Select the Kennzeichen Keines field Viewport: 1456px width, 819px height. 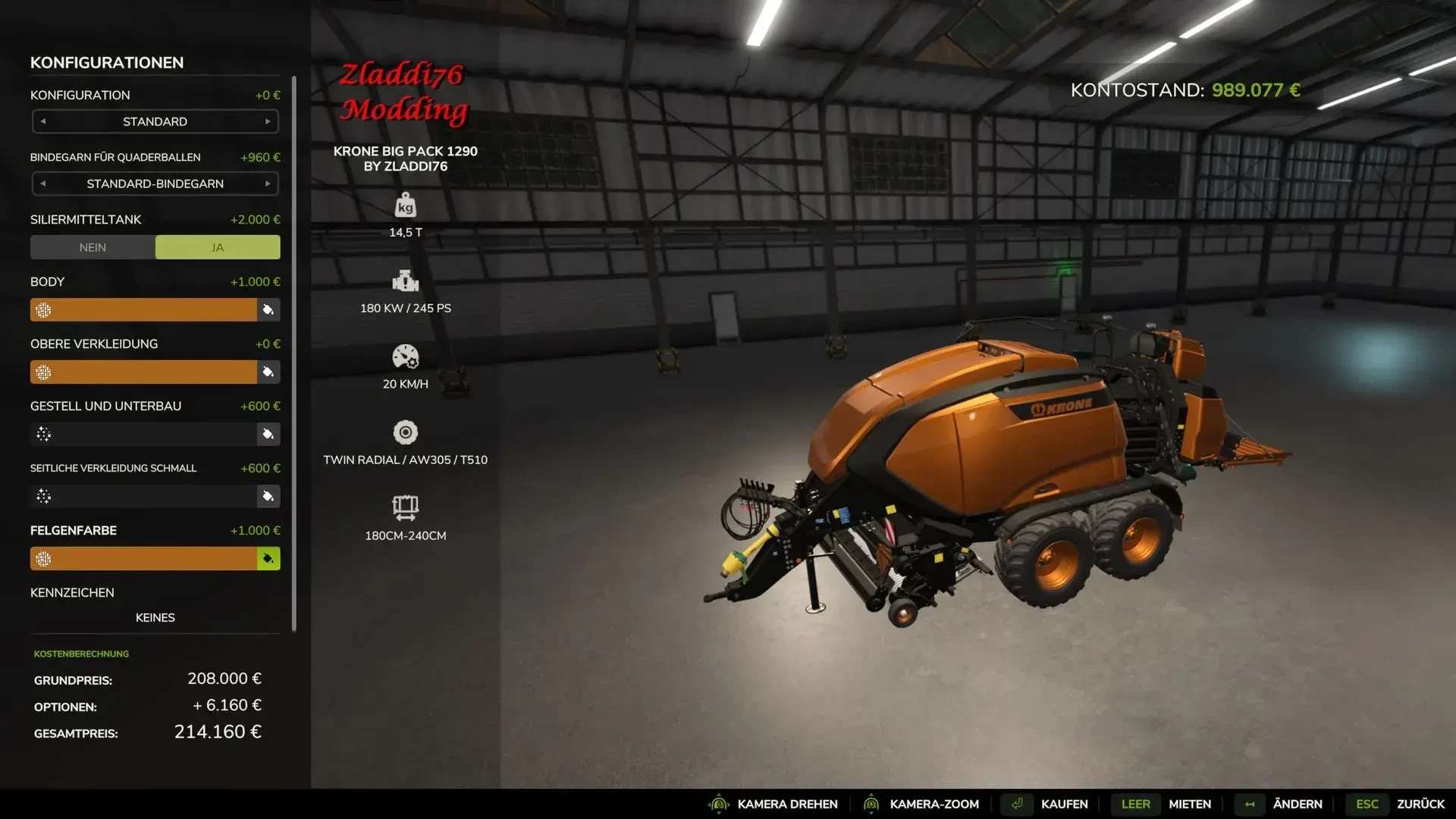[155, 617]
